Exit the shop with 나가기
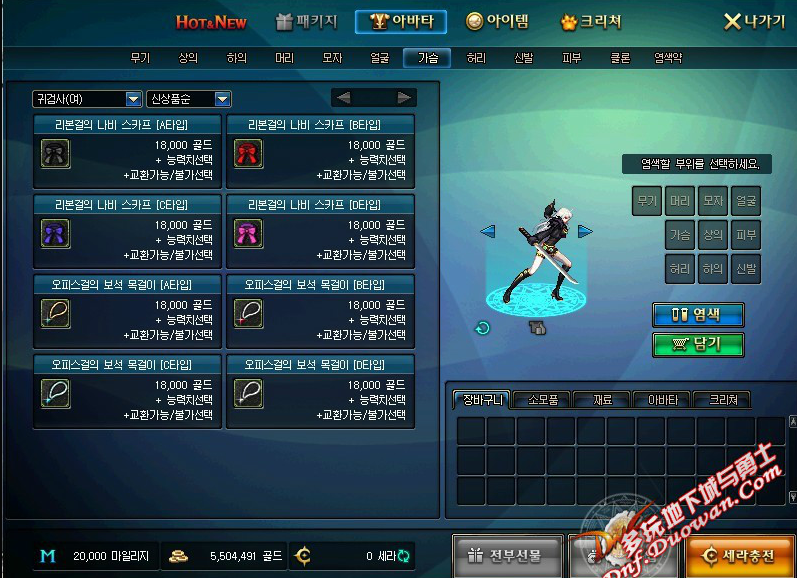The width and height of the screenshot is (797, 578). 755,21
